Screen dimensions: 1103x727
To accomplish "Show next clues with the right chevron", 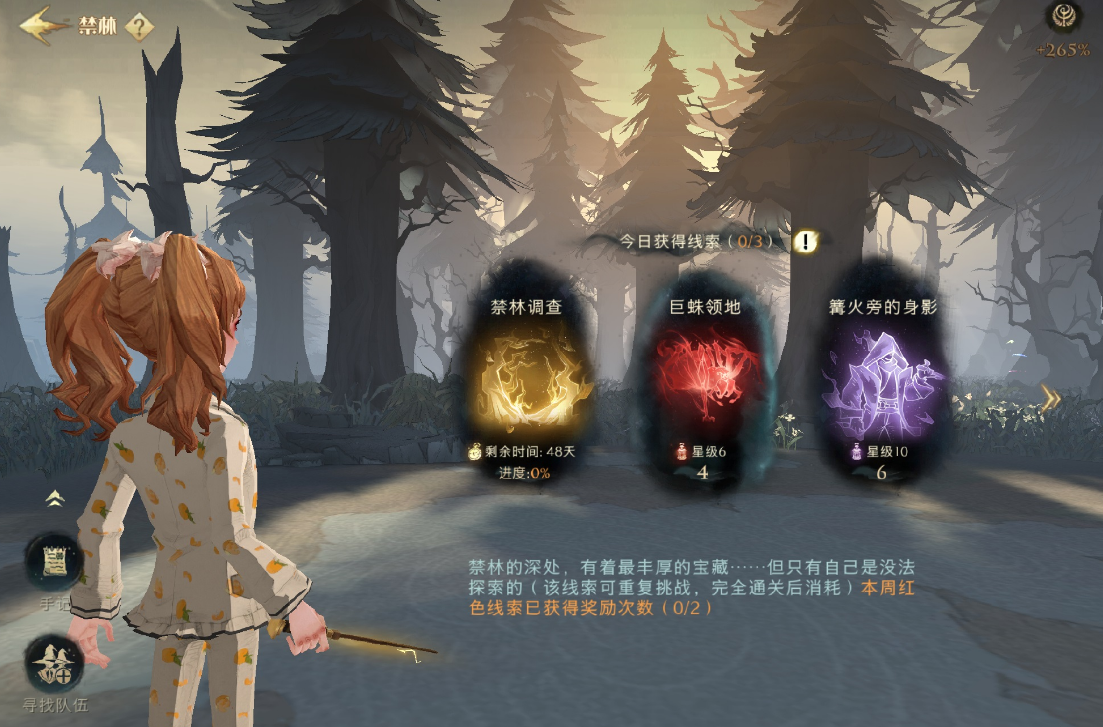I will coord(1050,400).
